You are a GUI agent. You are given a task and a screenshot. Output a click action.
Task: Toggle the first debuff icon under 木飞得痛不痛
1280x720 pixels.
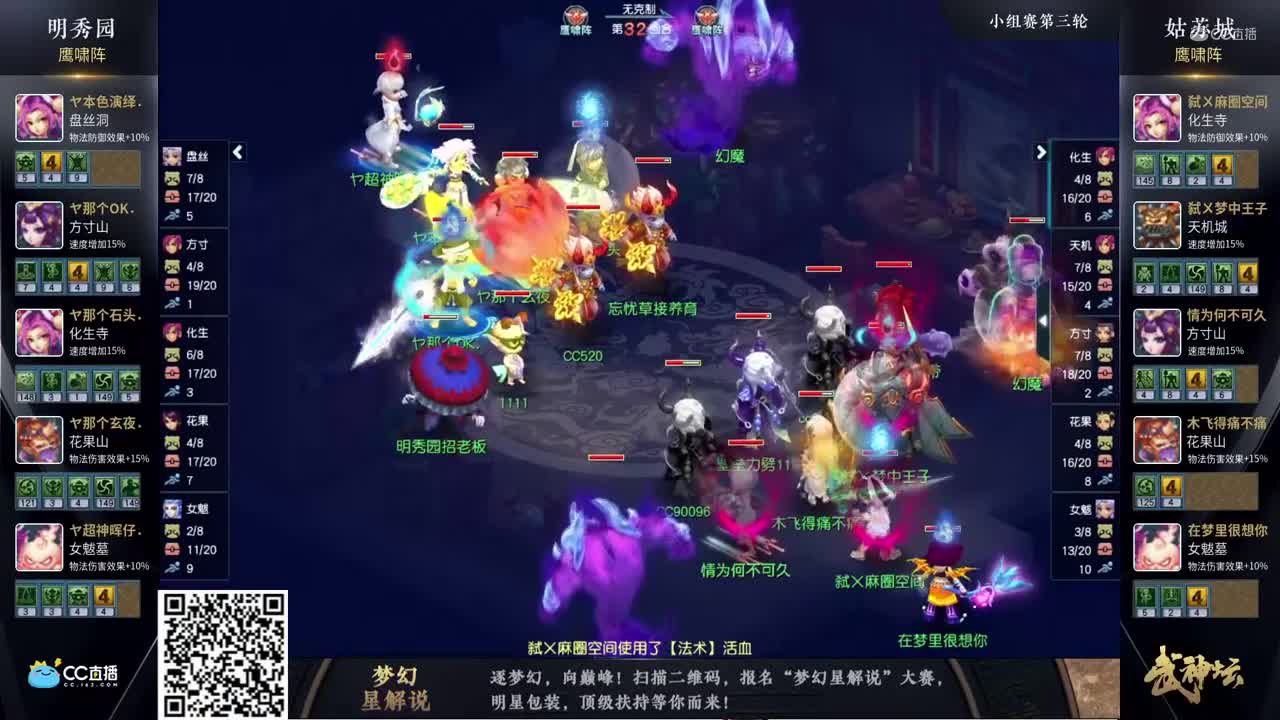point(1144,485)
